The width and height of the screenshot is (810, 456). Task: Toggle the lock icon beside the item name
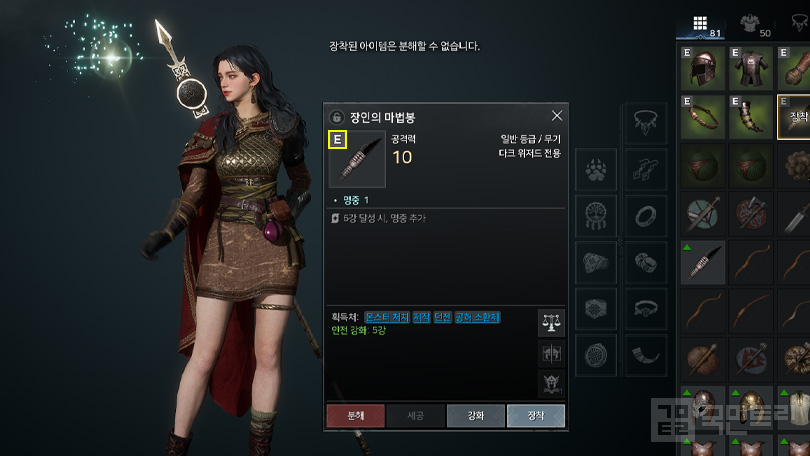336,116
